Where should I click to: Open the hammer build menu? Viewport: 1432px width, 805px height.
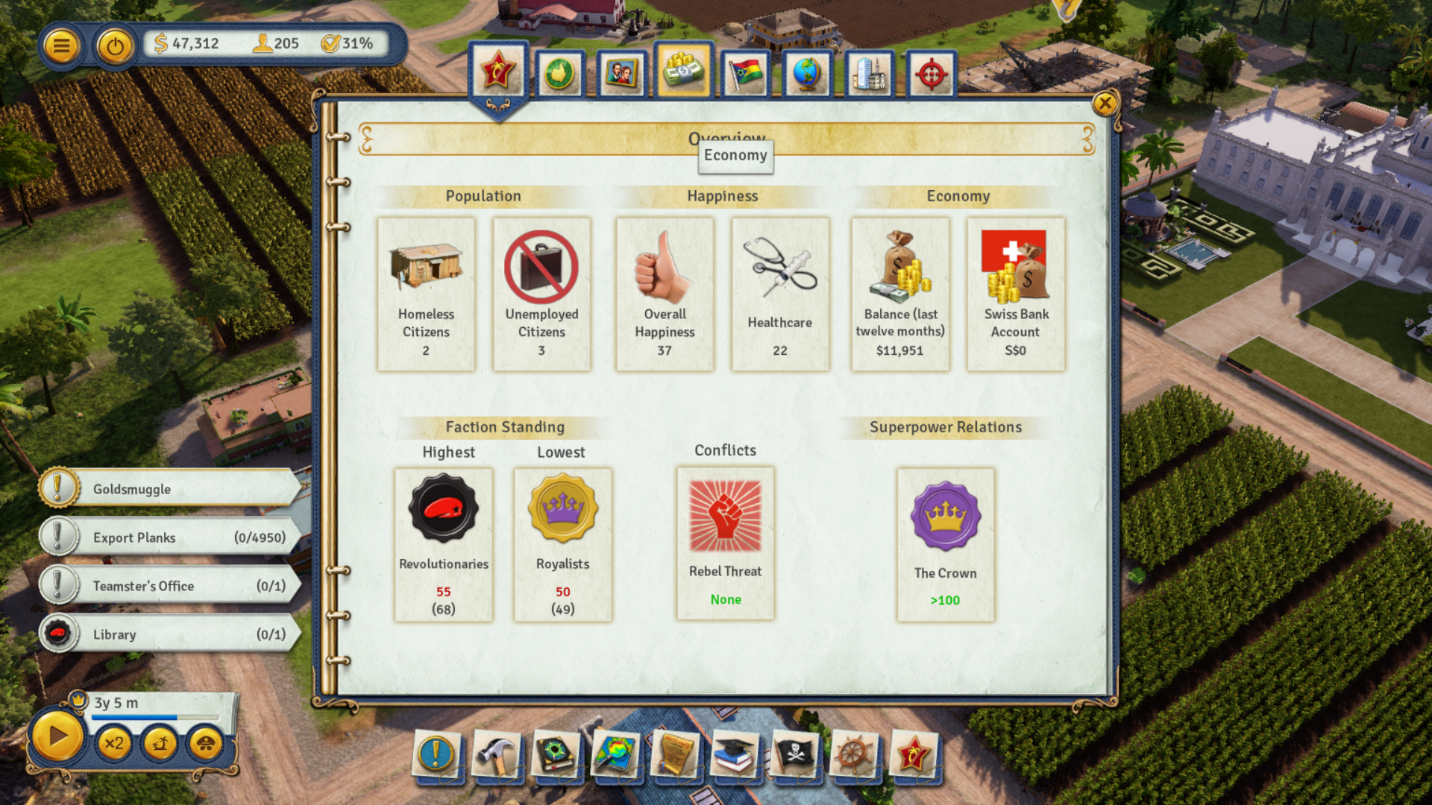pyautogui.click(x=497, y=755)
